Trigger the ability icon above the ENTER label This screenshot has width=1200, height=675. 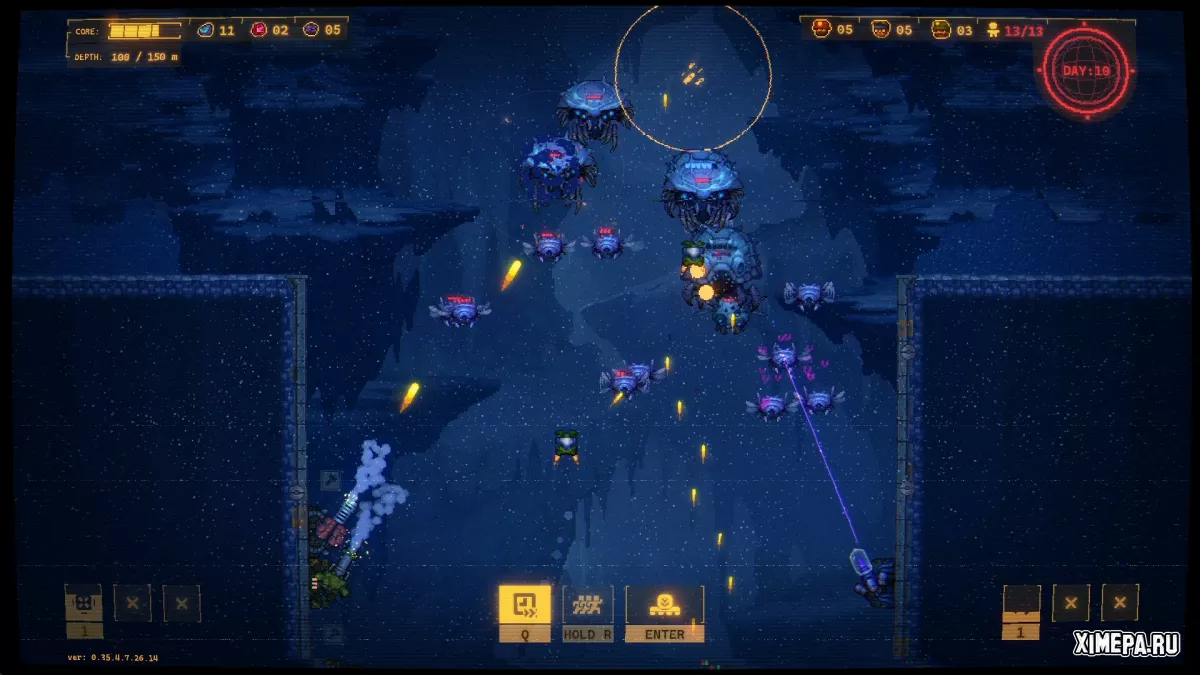tap(664, 604)
